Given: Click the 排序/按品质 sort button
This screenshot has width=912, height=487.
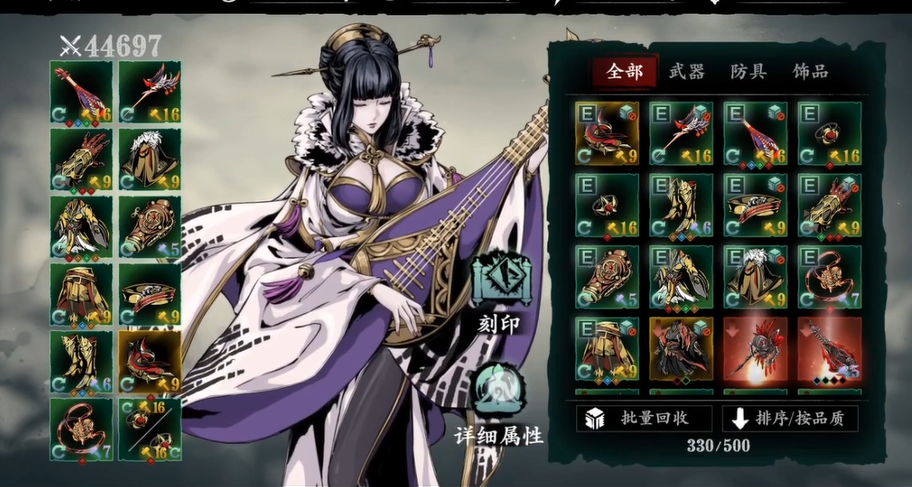Looking at the screenshot, I should [x=792, y=418].
